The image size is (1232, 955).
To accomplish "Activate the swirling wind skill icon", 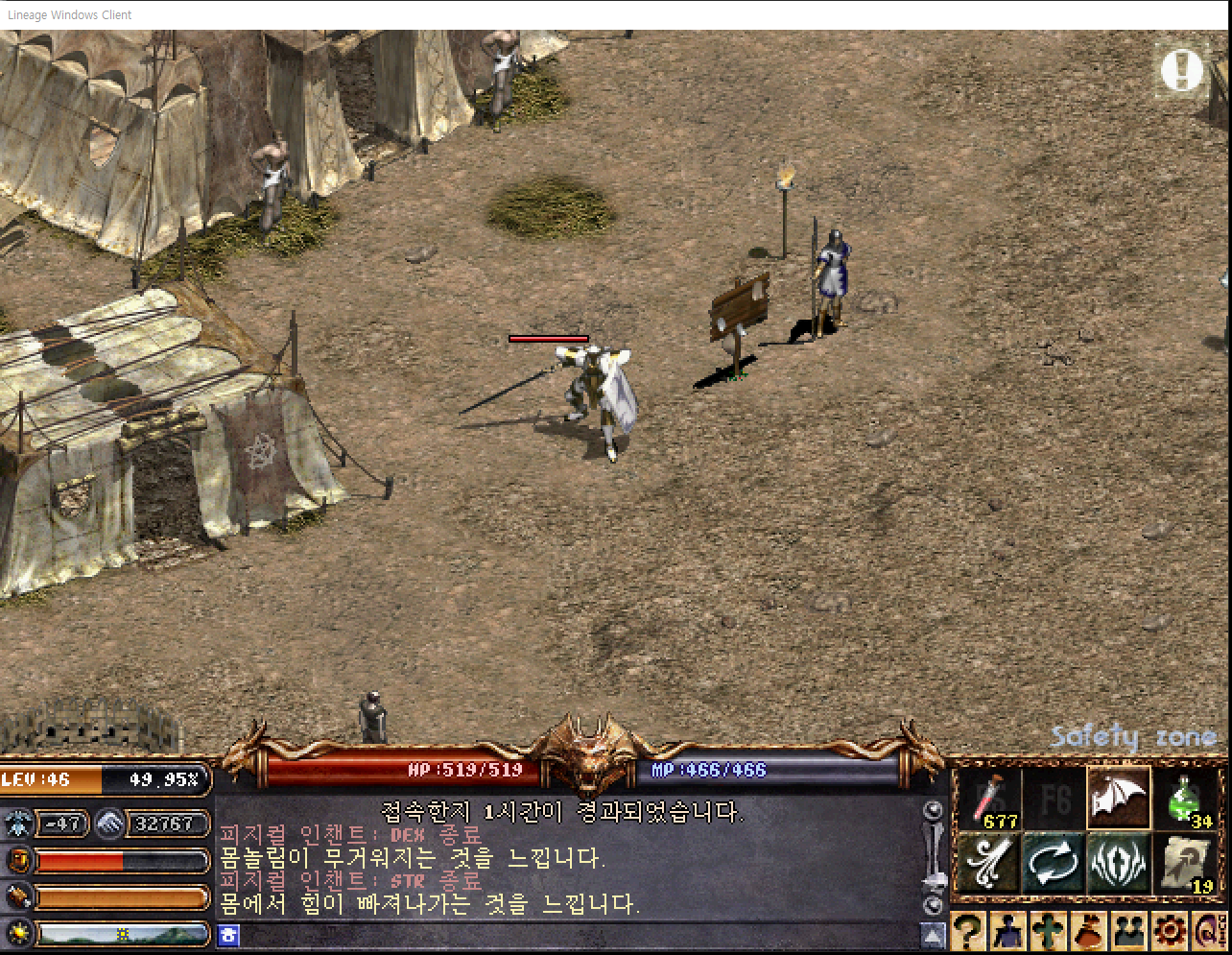I will tap(988, 863).
